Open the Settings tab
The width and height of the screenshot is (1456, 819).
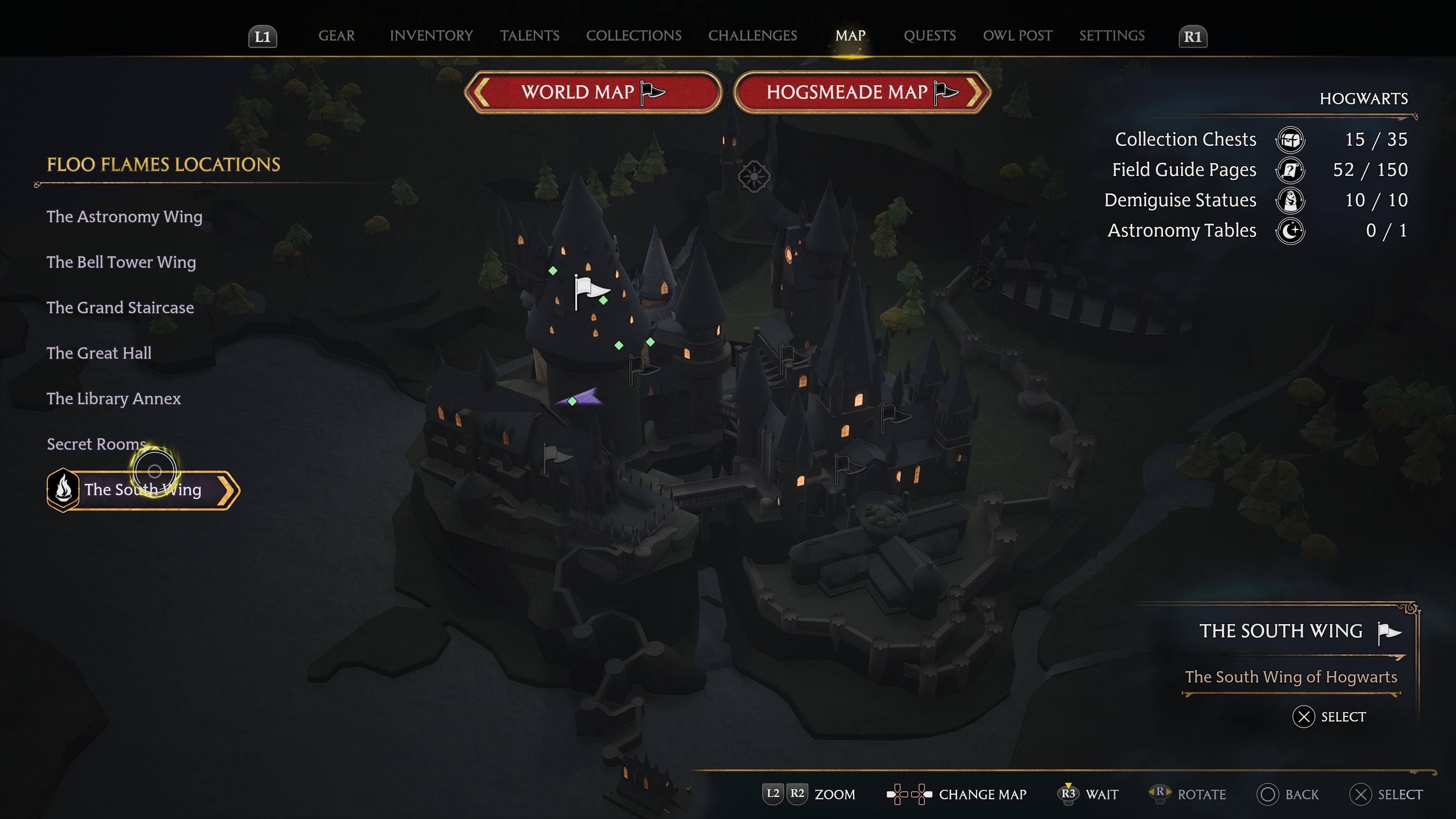(1111, 36)
